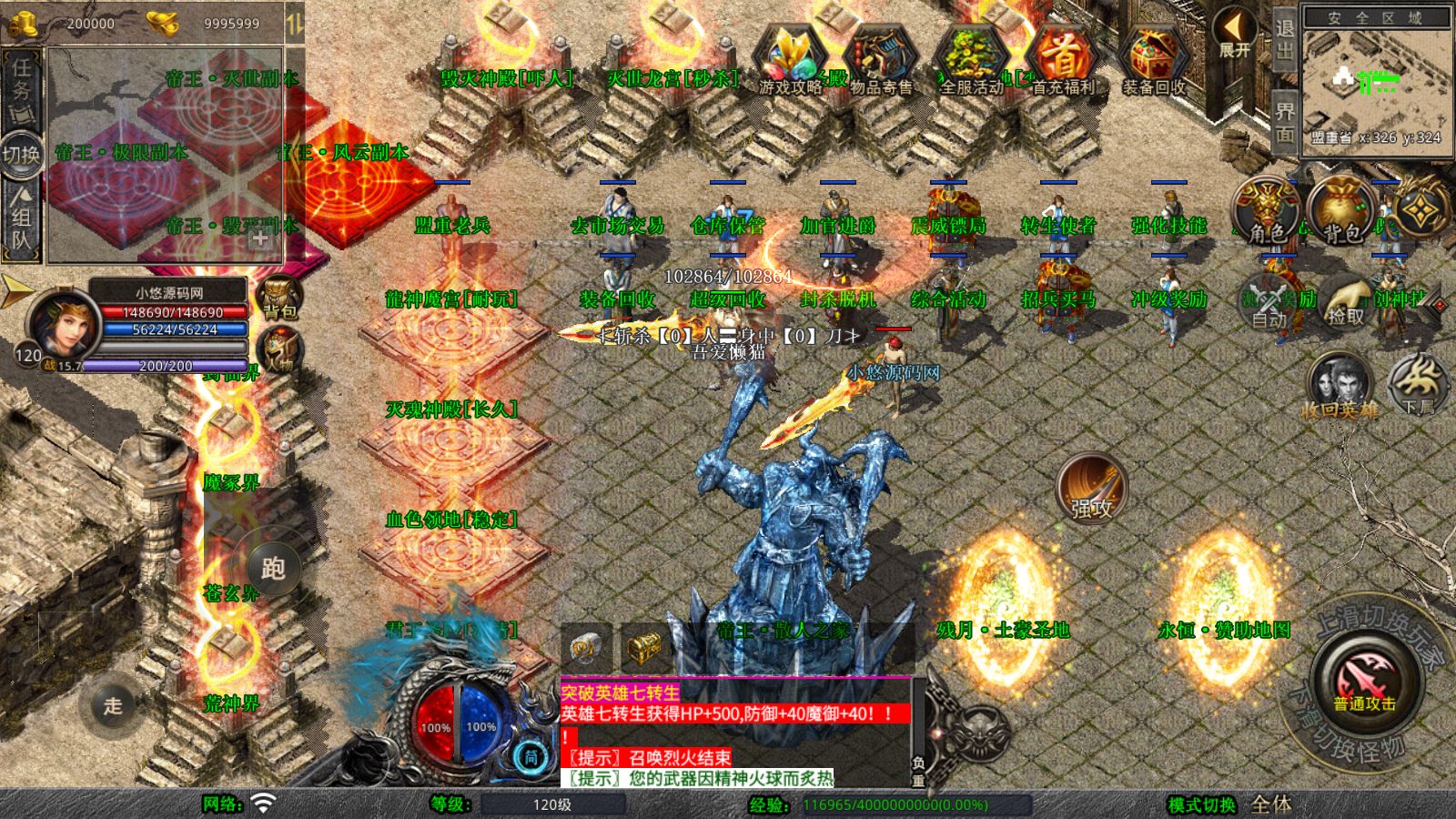Activate the 捡取 pickup button
Screen dimensions: 1456x819
(1345, 302)
